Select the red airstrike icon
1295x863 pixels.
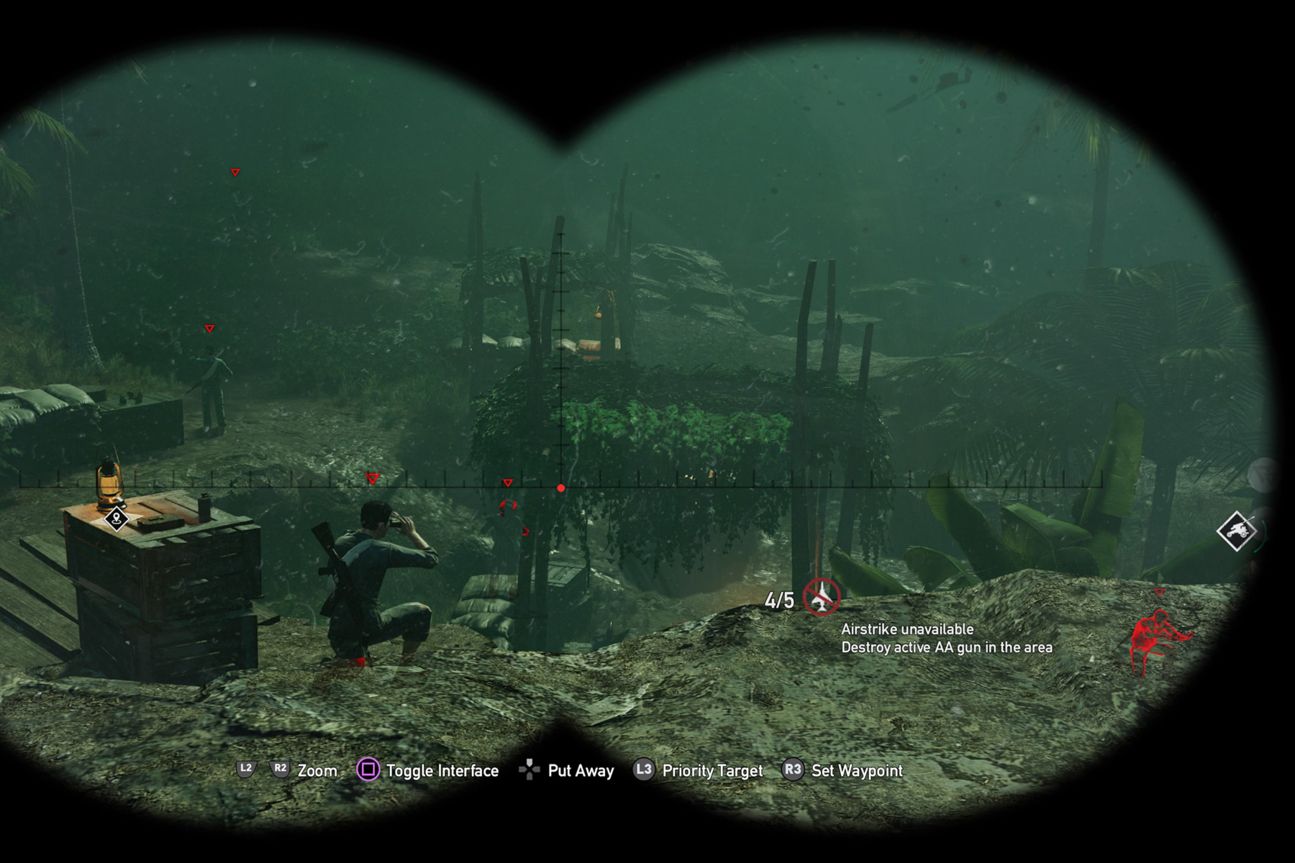point(822,597)
